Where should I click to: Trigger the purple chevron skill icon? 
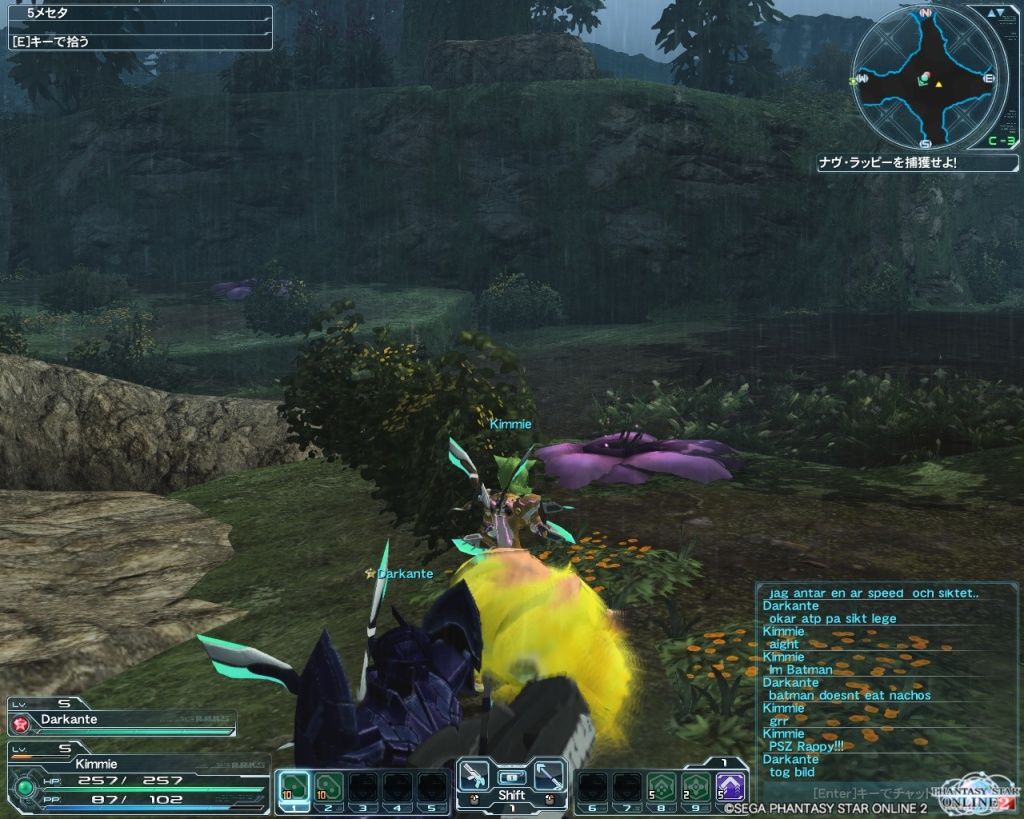click(730, 786)
